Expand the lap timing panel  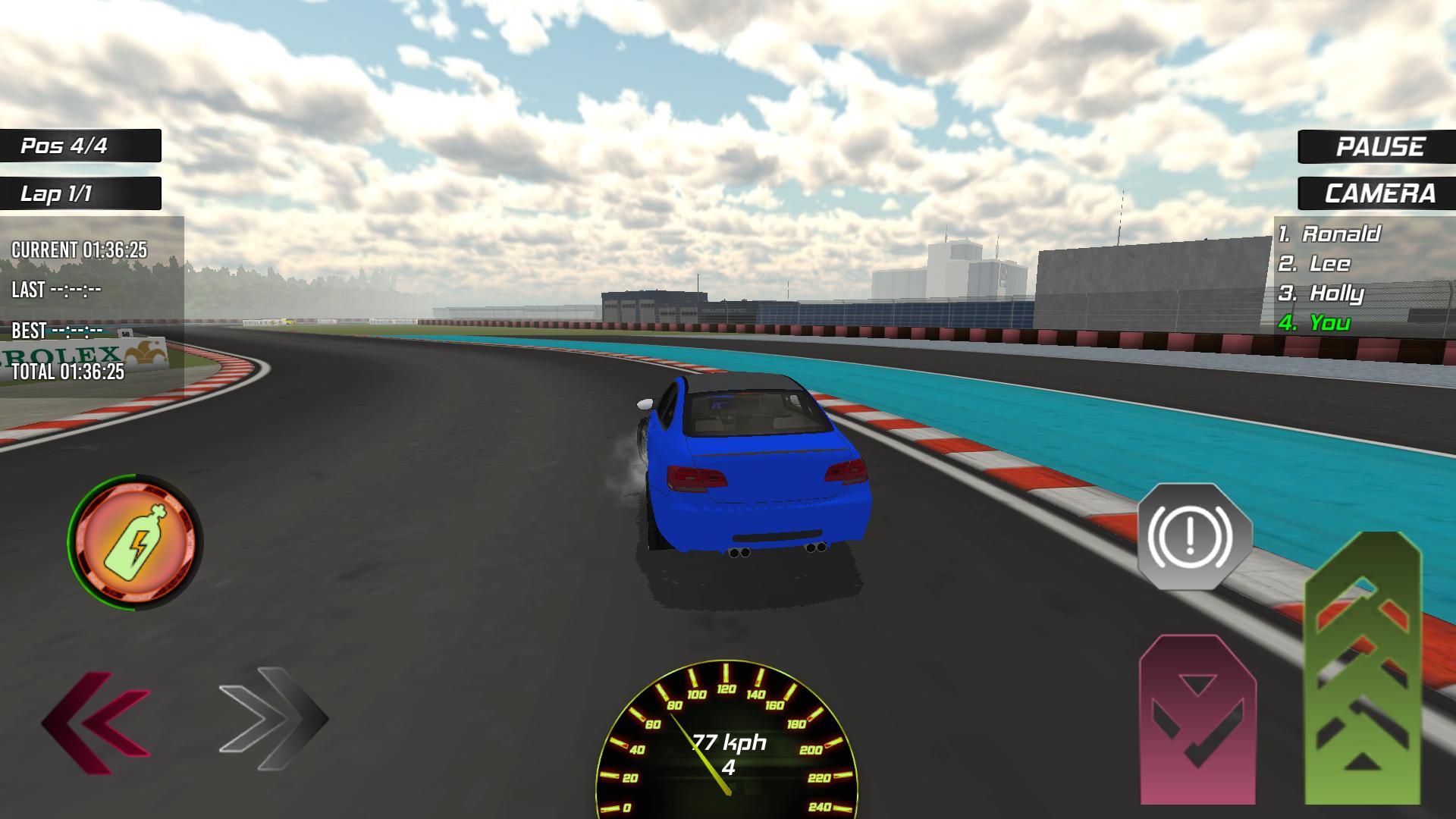click(x=91, y=303)
